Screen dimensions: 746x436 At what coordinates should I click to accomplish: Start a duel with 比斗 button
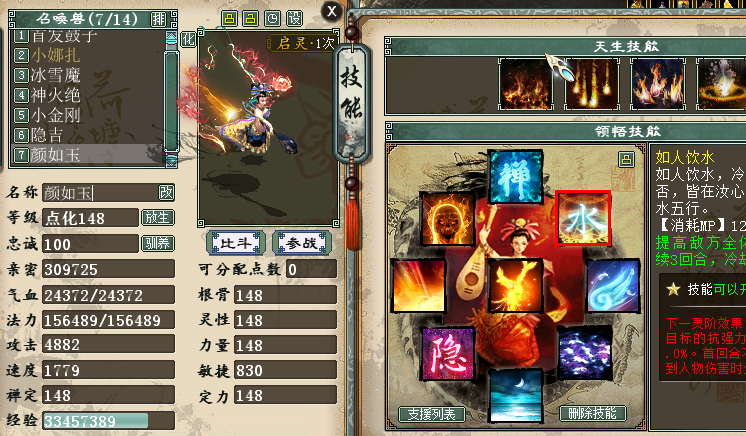coord(236,243)
